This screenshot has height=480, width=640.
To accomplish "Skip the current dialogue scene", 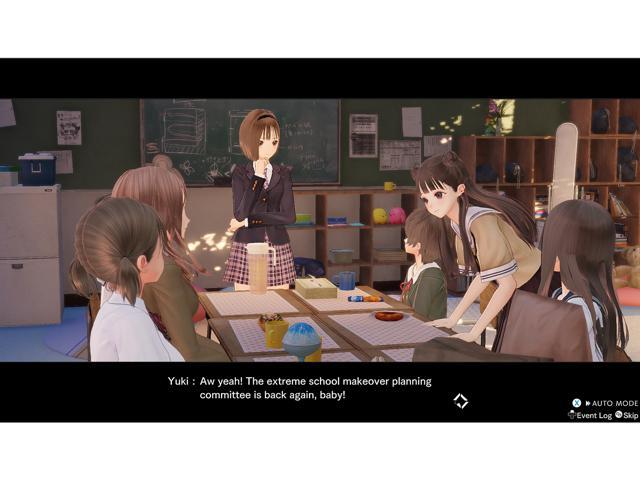I will [x=626, y=415].
